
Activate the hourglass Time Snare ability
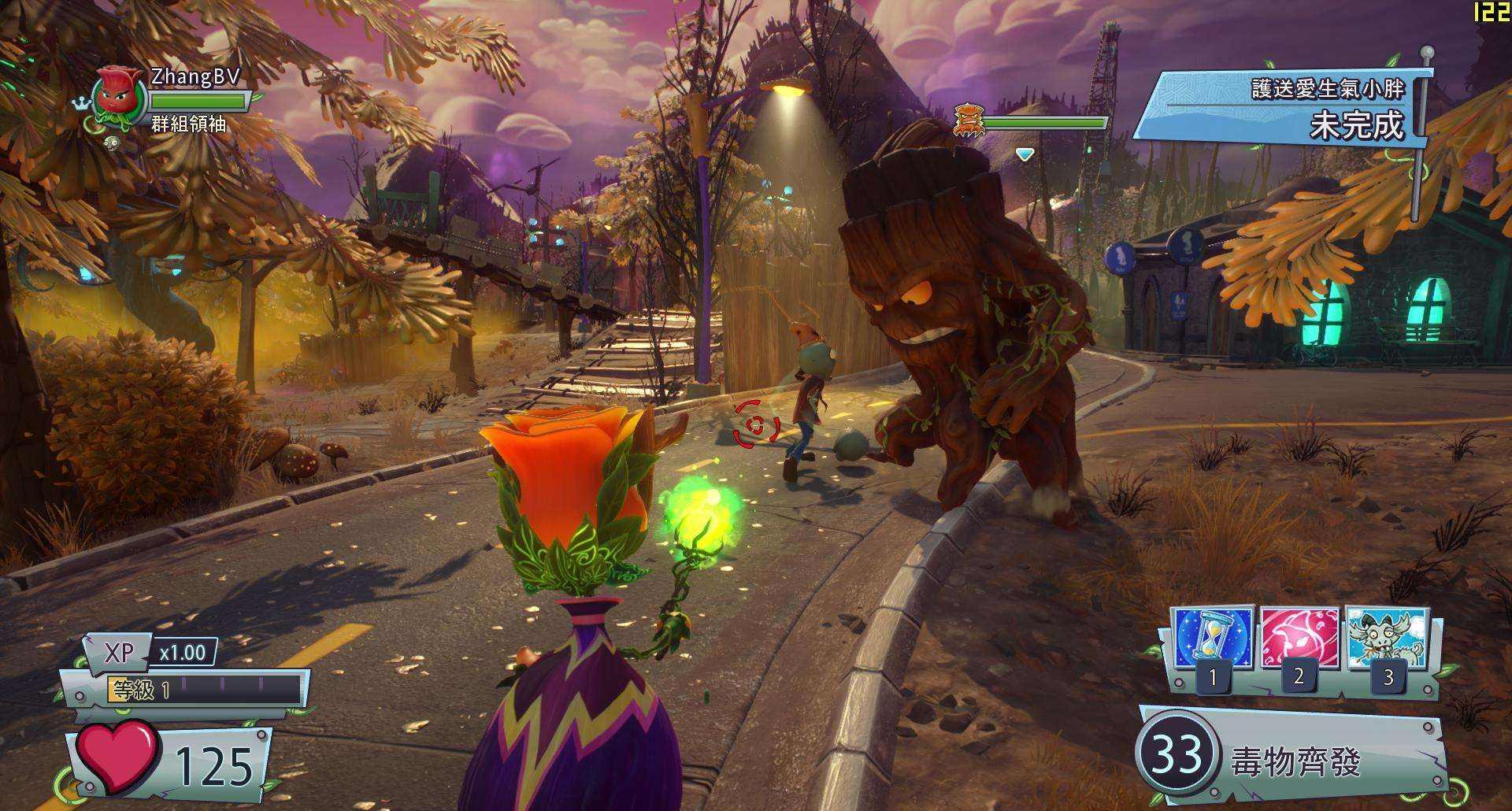click(1212, 638)
